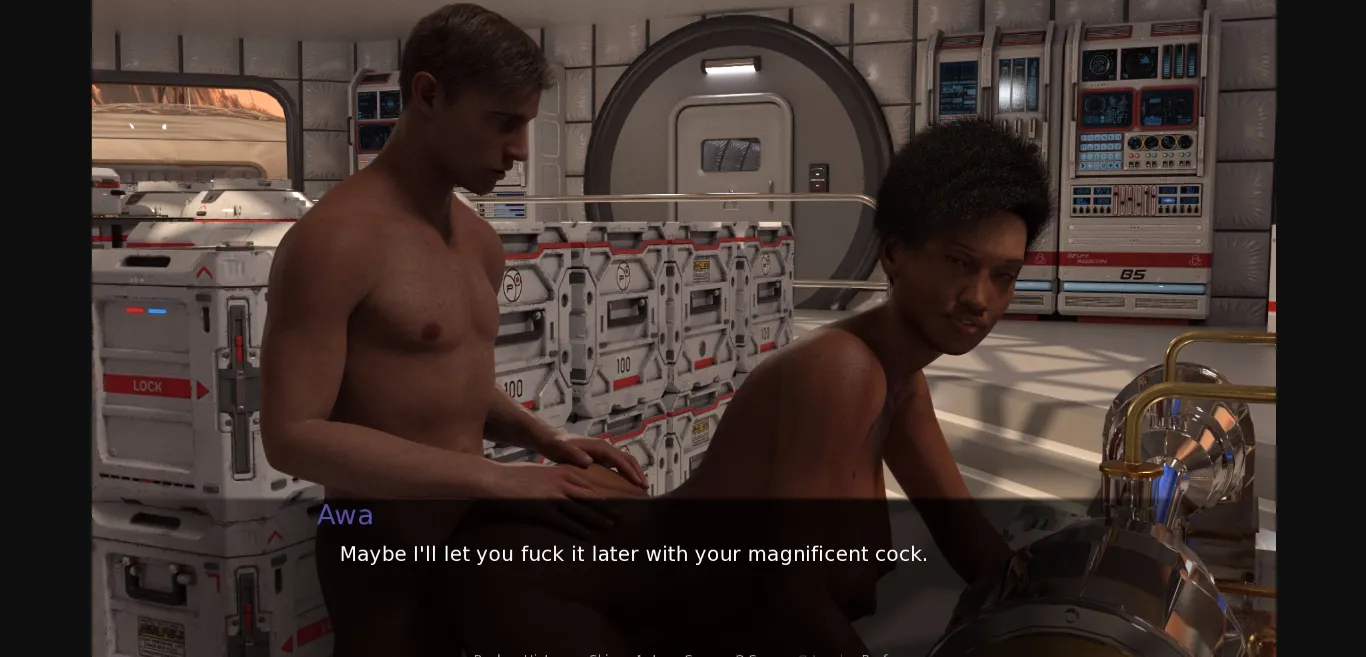This screenshot has width=1366, height=657.
Task: Open Prefs from the quick menu
Action: pyautogui.click(x=877, y=655)
